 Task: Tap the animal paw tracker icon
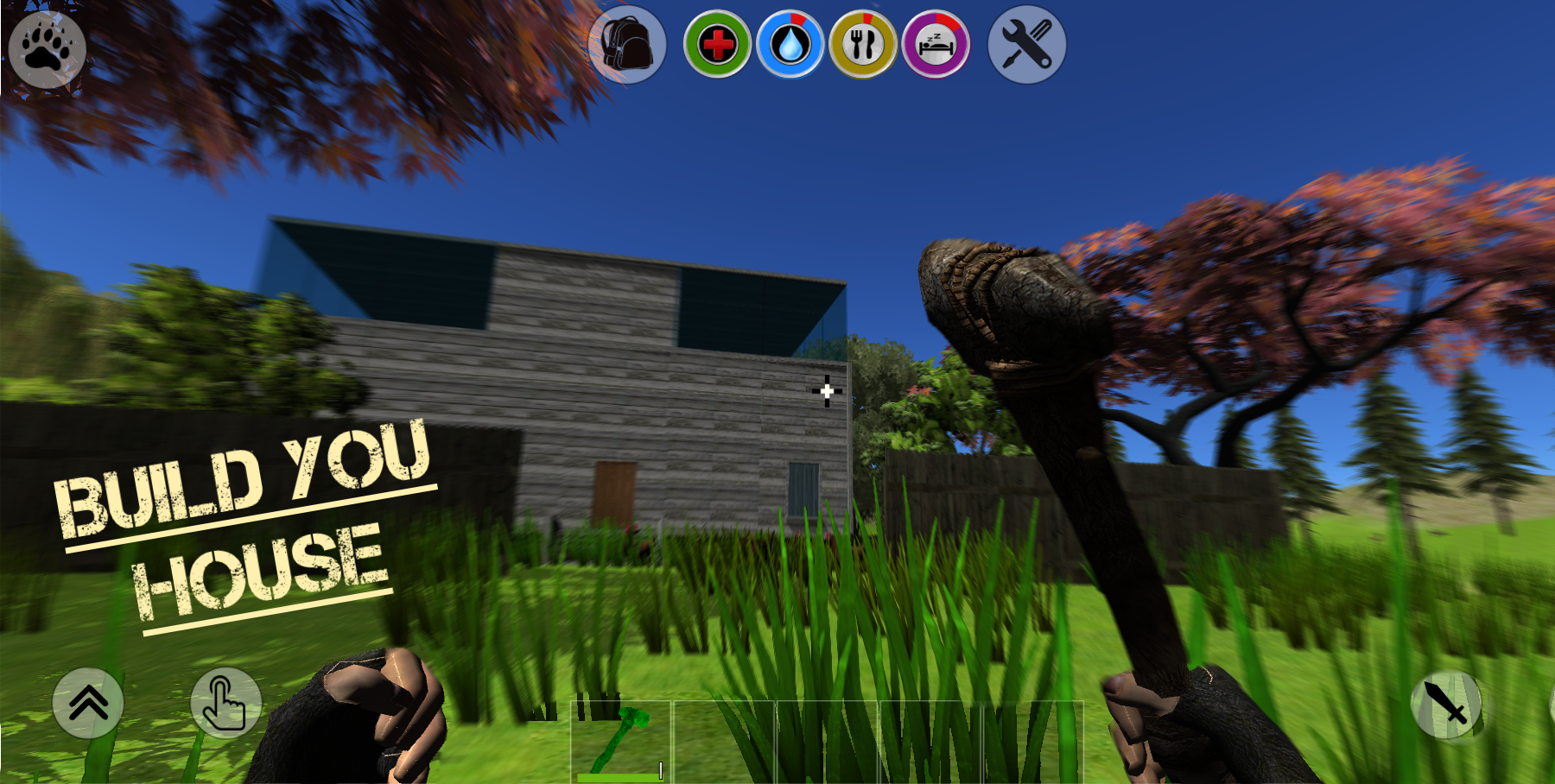pyautogui.click(x=48, y=47)
